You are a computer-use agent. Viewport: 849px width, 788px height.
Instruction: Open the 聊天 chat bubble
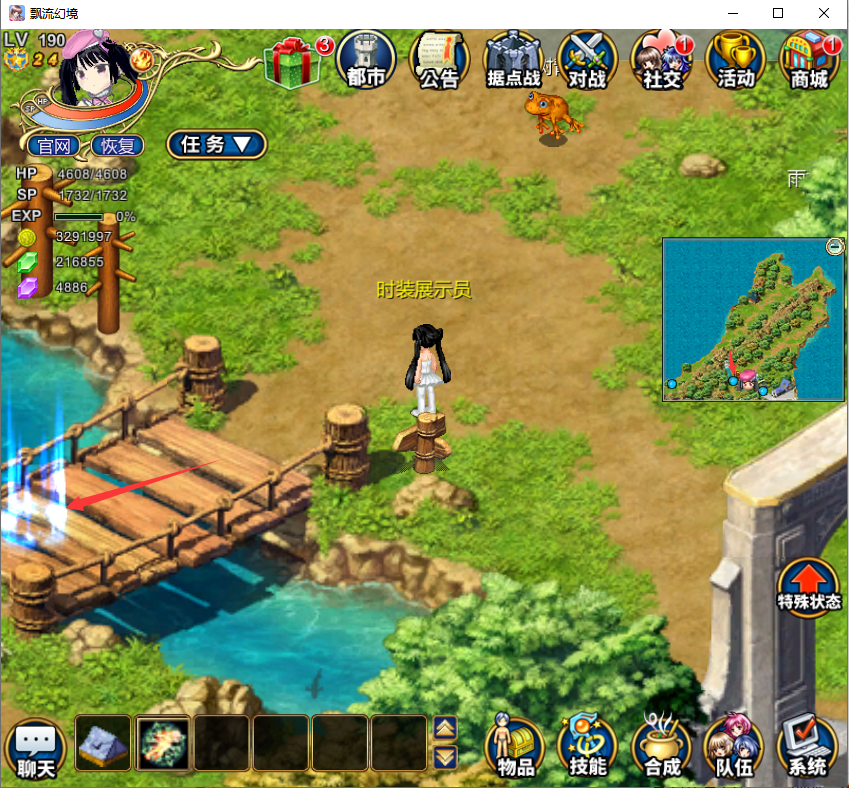point(35,748)
